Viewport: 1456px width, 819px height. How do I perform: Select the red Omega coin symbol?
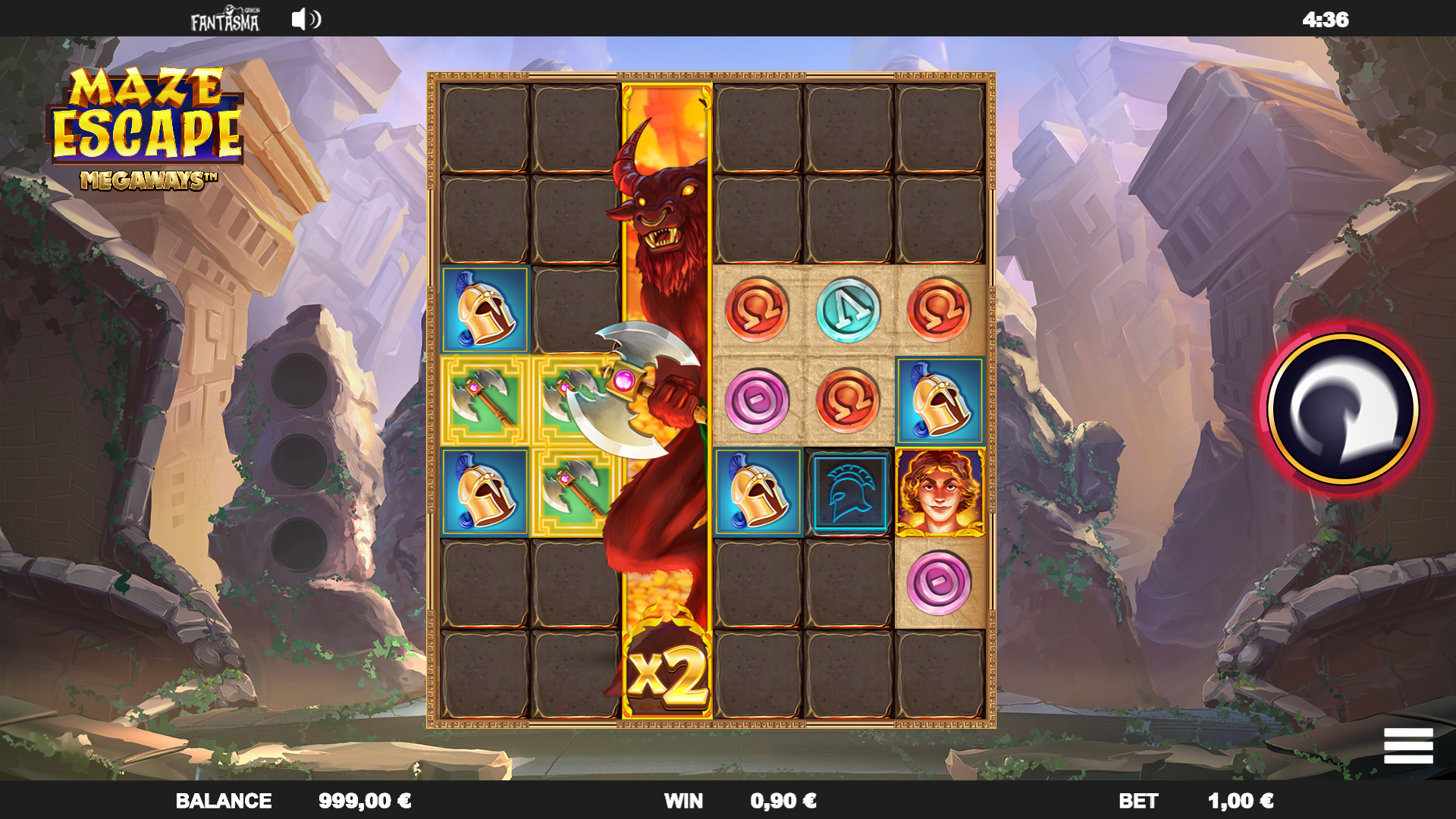click(759, 311)
